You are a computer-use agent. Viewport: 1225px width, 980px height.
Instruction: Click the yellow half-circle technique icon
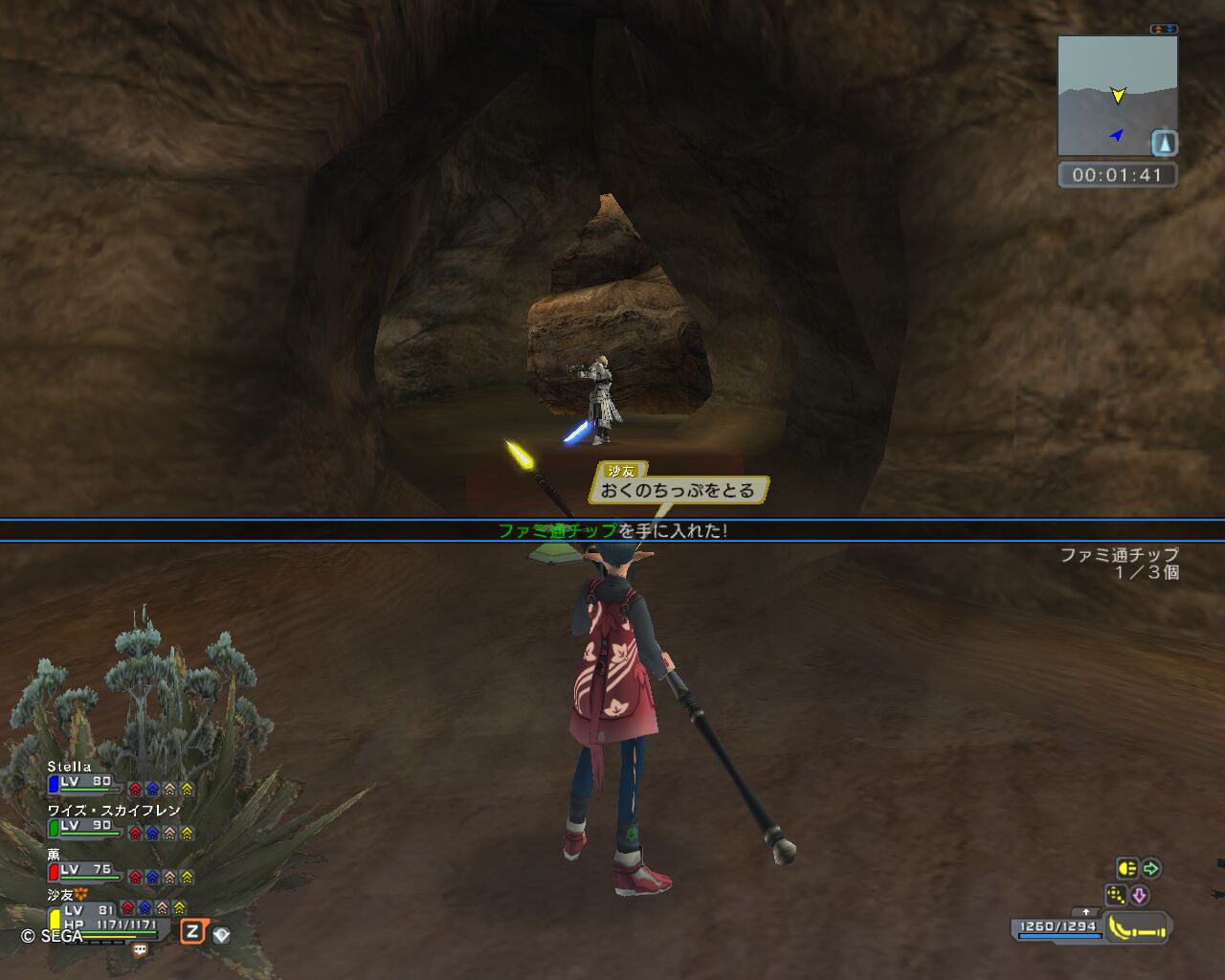coord(1127,869)
